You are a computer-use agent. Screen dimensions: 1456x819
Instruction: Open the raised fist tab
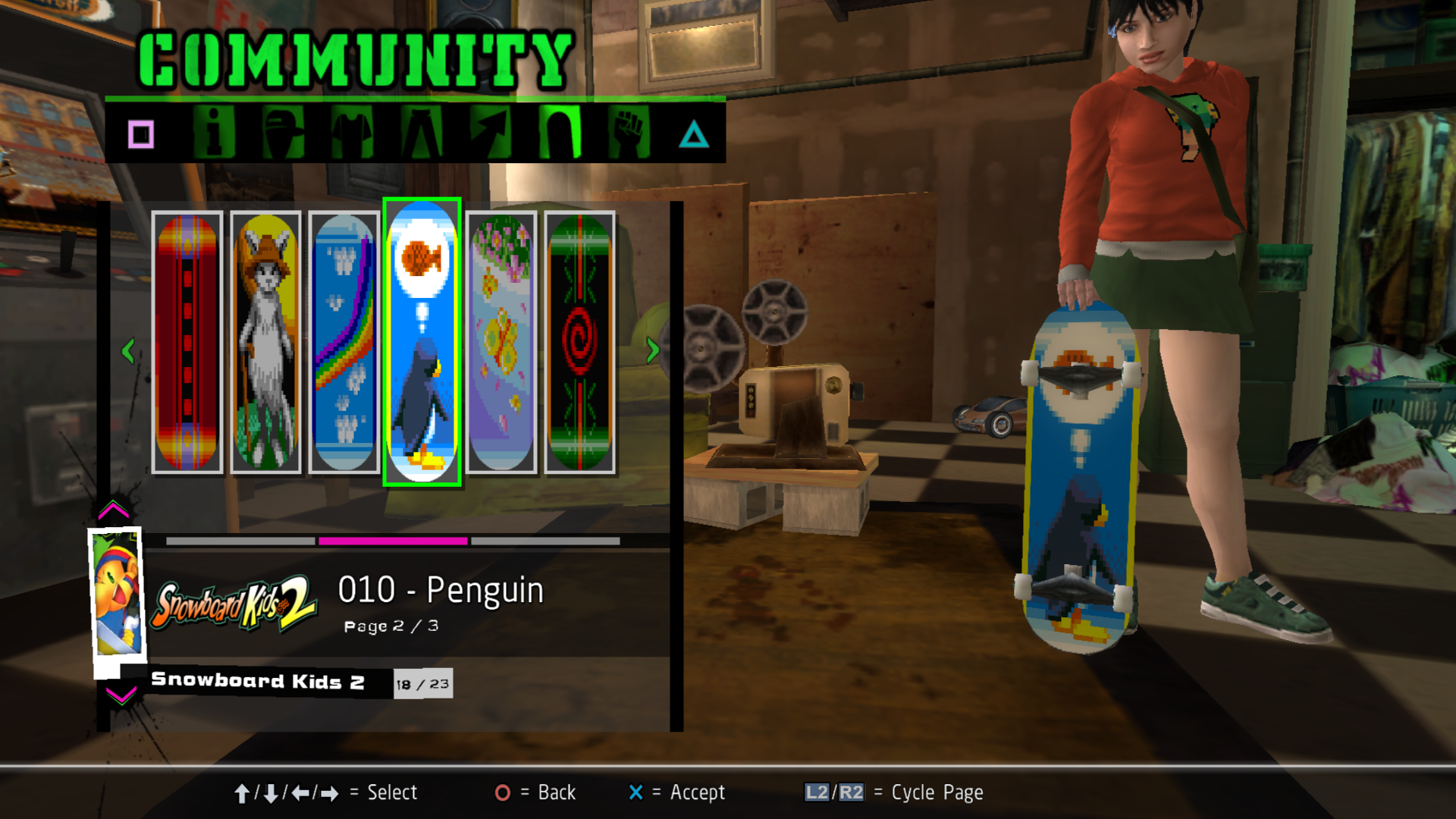tap(629, 133)
